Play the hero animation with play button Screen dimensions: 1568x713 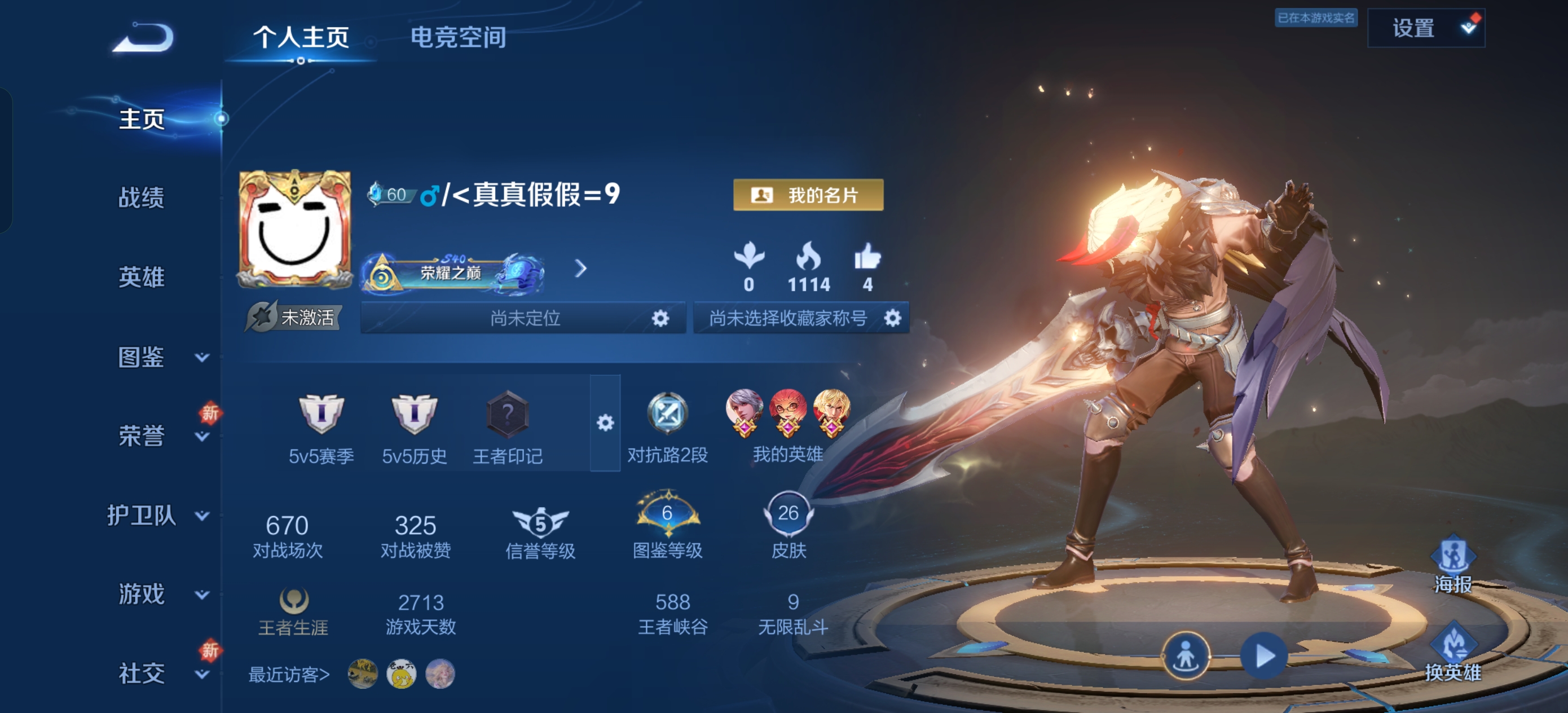(1263, 656)
